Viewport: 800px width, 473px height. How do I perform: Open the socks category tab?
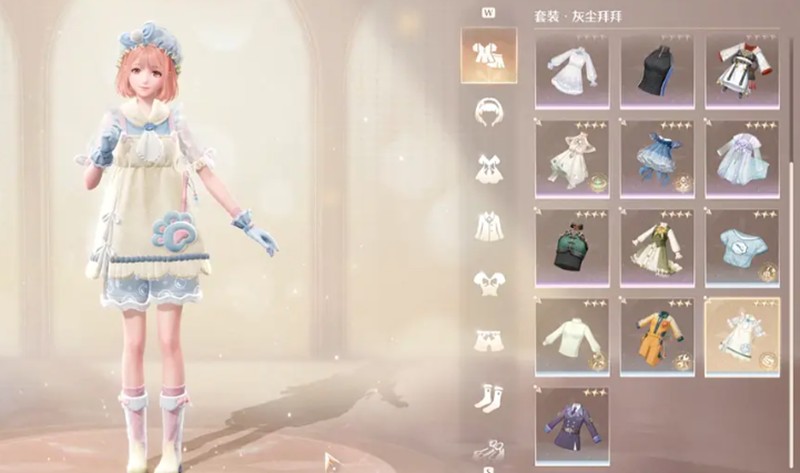pos(489,397)
